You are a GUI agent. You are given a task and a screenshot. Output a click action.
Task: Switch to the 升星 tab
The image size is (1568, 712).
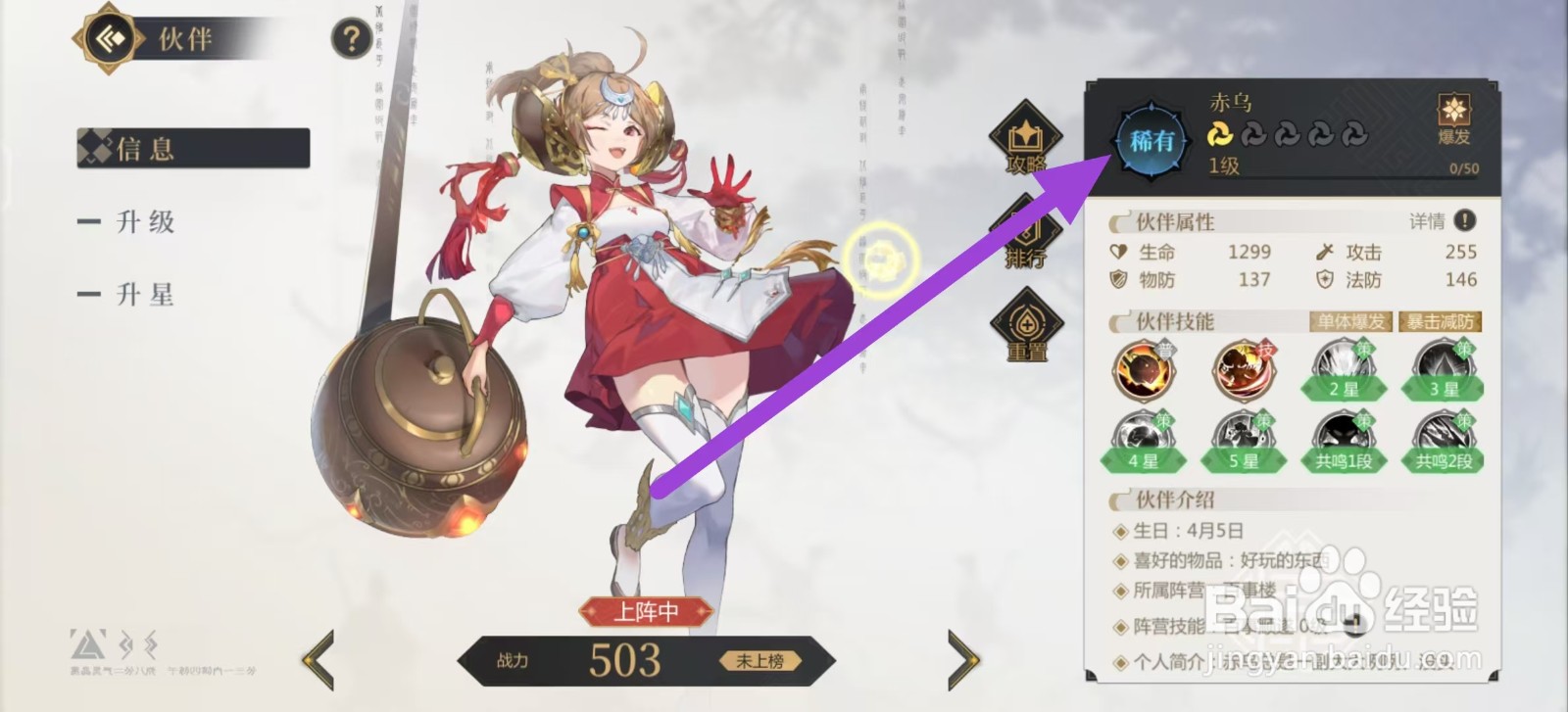click(145, 294)
